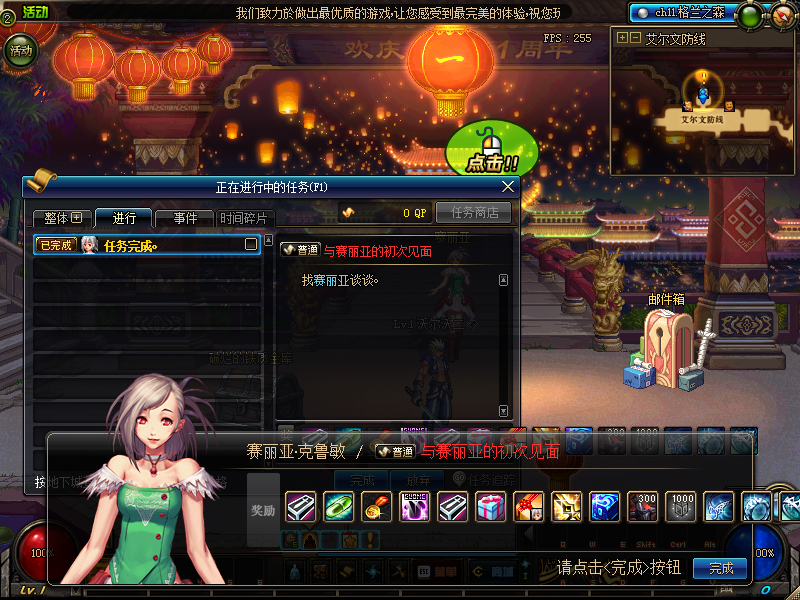The width and height of the screenshot is (800, 600).
Task: Select the green capsule reward icon
Action: (338, 507)
